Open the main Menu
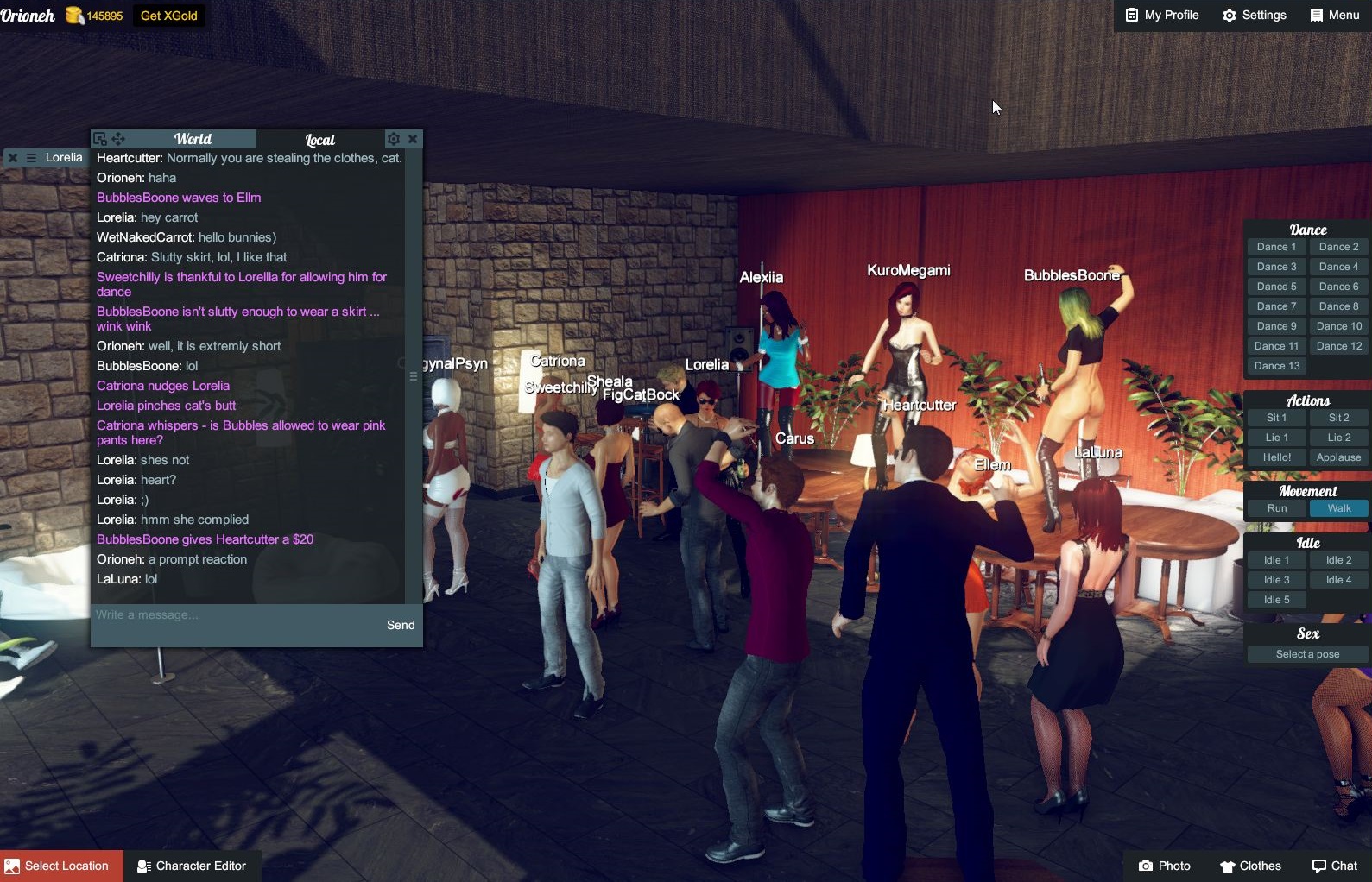The image size is (1372, 882). click(x=1334, y=16)
